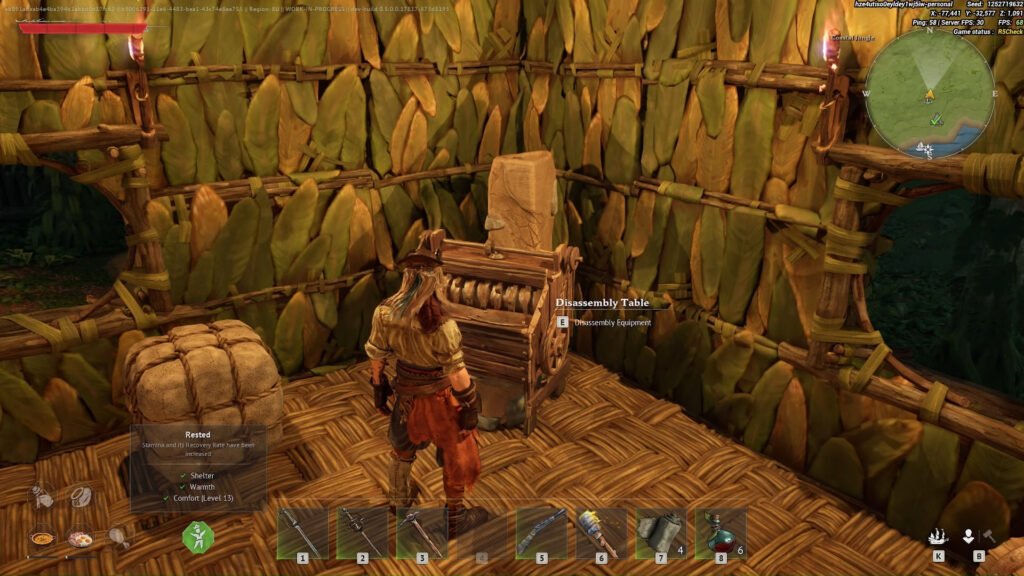Viewport: 1024px width, 576px height.
Task: Select the fried eggs plate food icon
Action: click(80, 537)
